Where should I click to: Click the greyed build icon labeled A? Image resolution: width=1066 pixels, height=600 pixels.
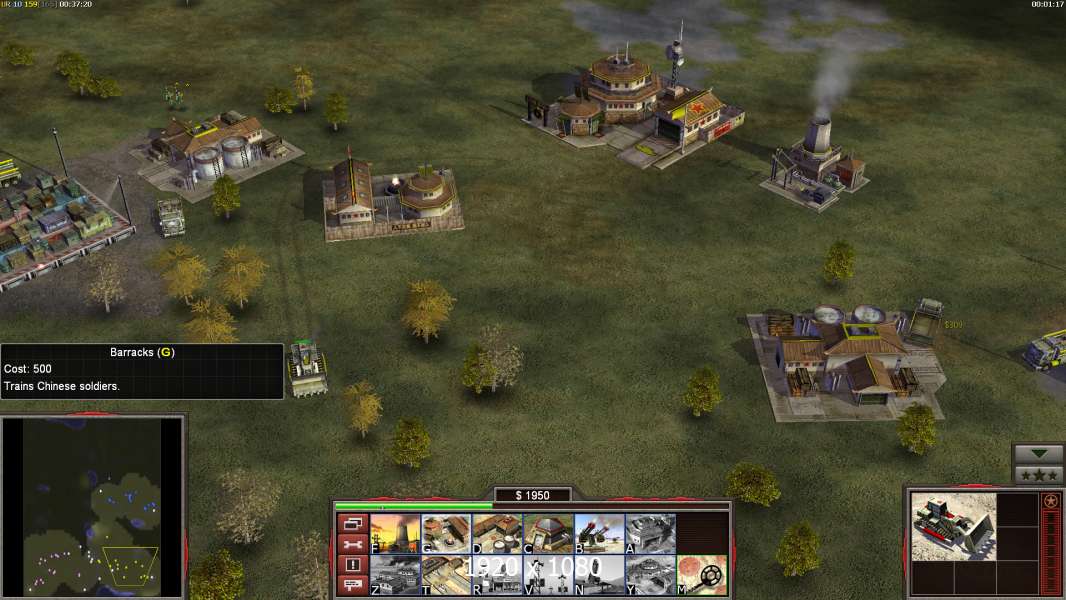click(x=650, y=534)
